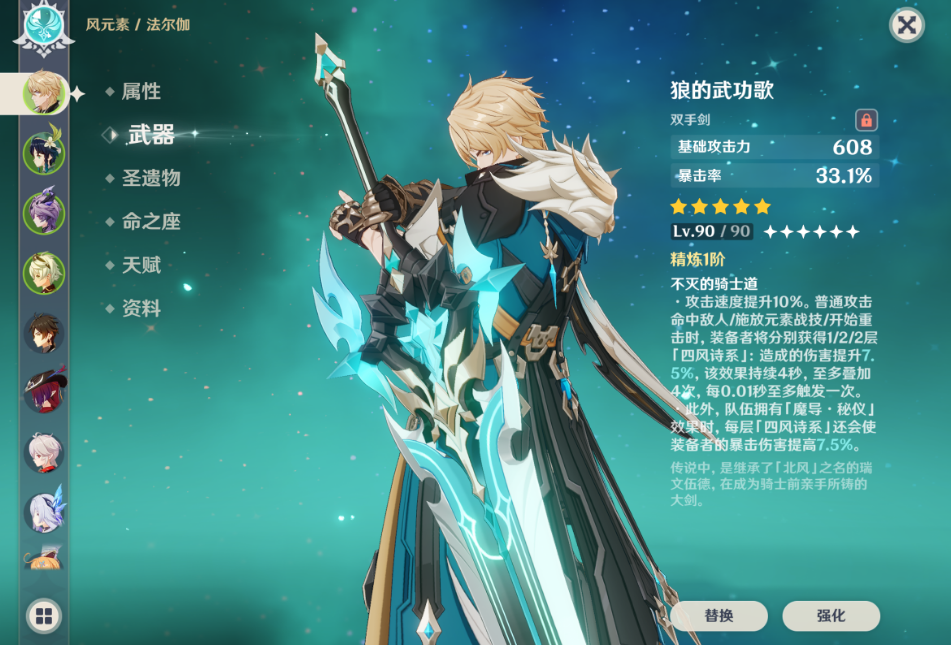Click the 替换 switch weapon button
The image size is (951, 645).
click(718, 616)
